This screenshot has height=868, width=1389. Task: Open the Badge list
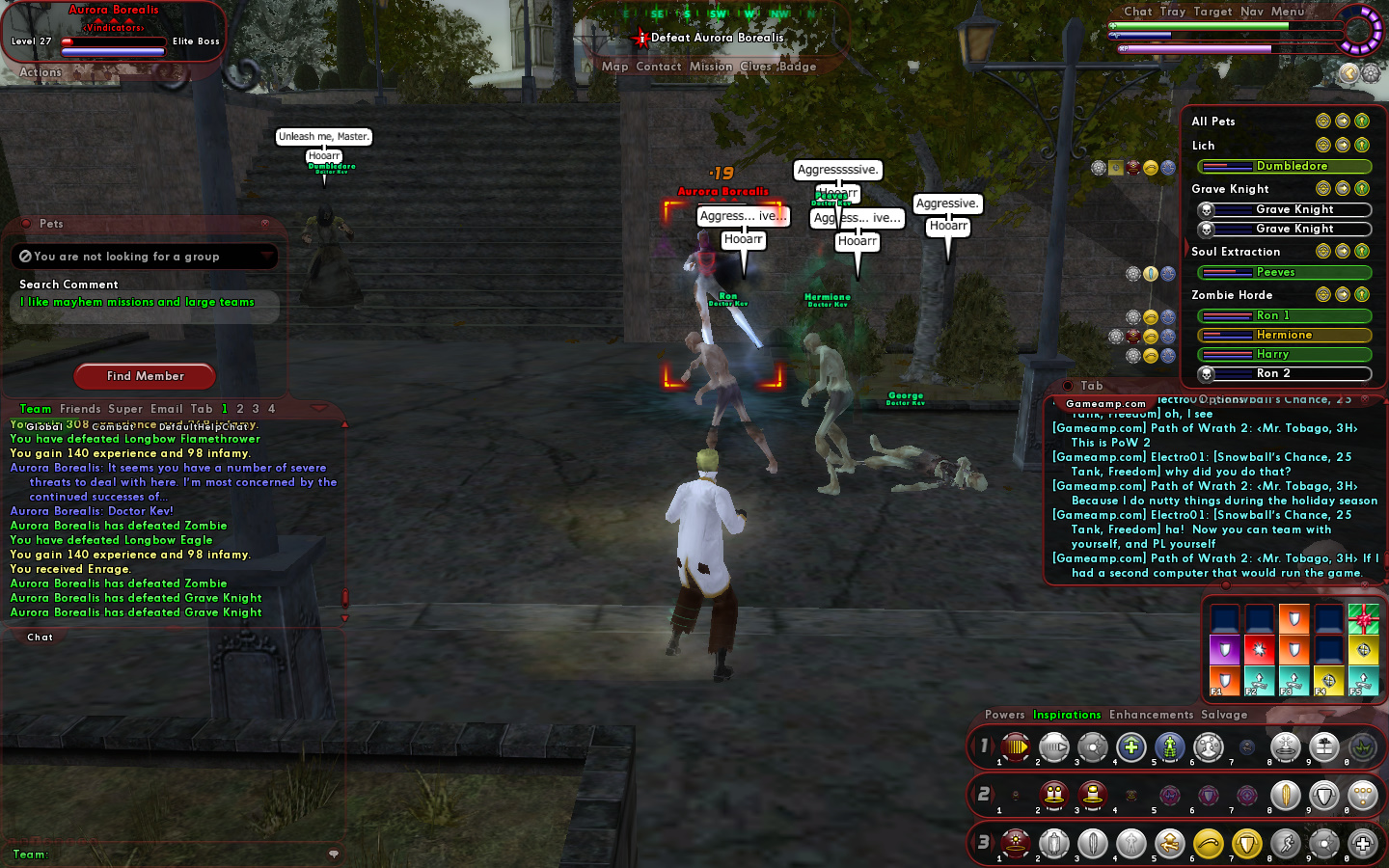(798, 67)
